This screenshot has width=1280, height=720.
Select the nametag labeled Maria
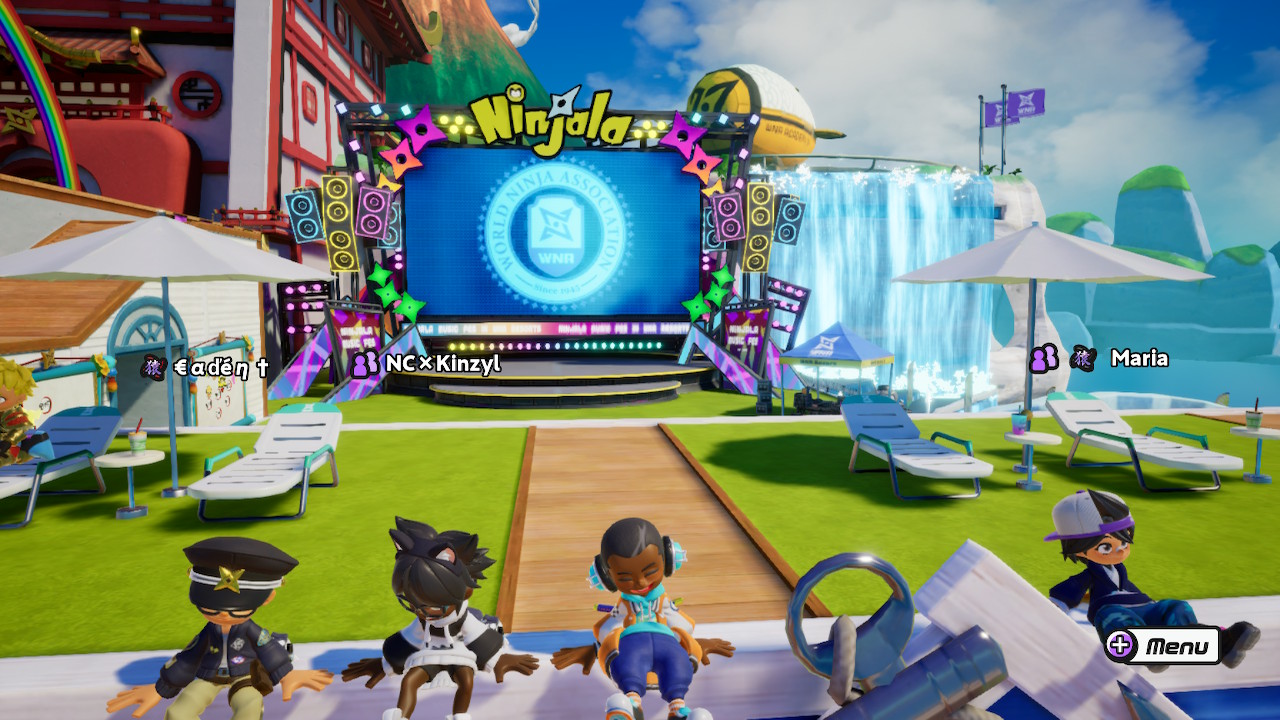1140,359
